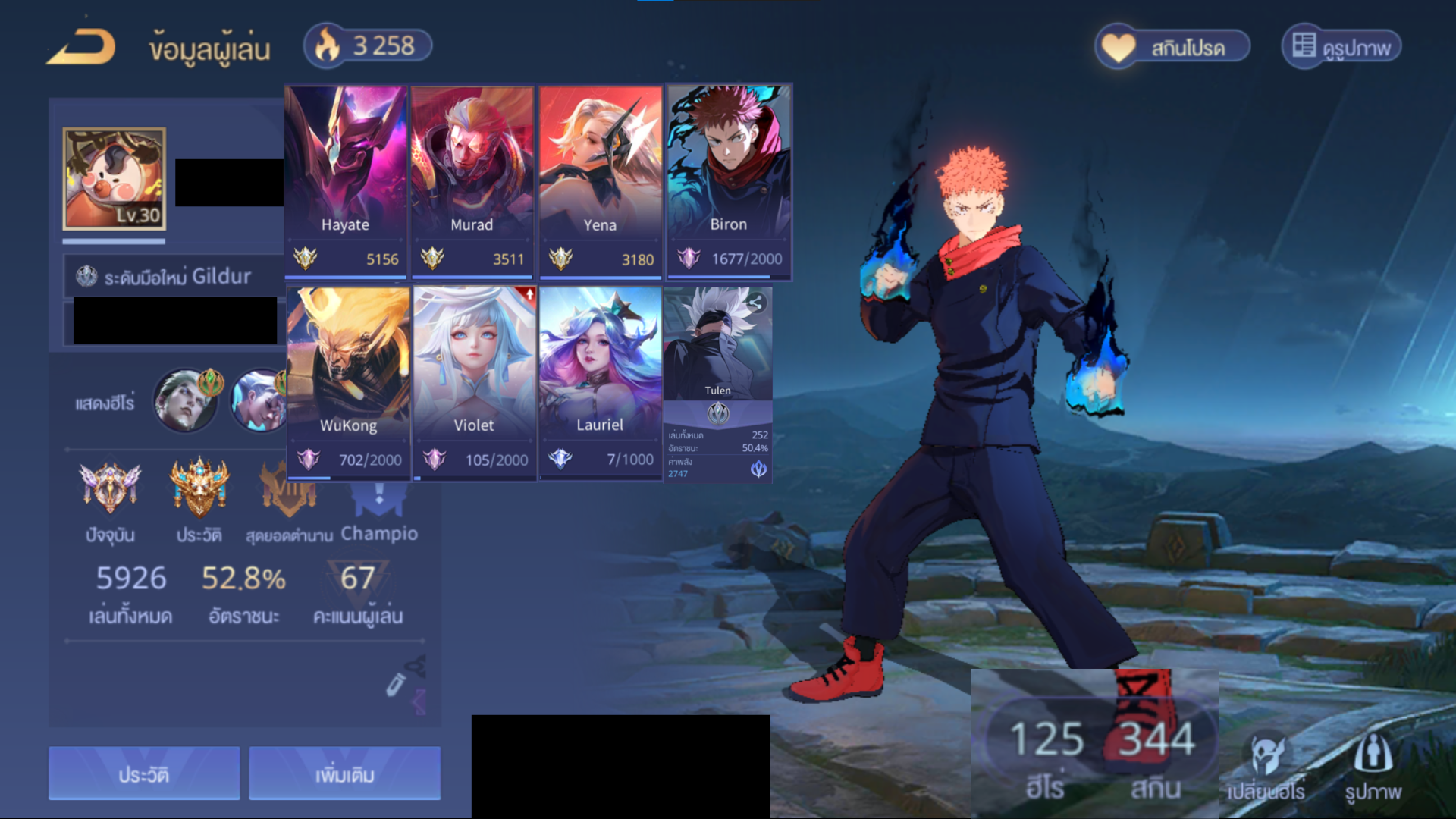Click the share icon on Tulen card
1456x819 pixels.
755,303
